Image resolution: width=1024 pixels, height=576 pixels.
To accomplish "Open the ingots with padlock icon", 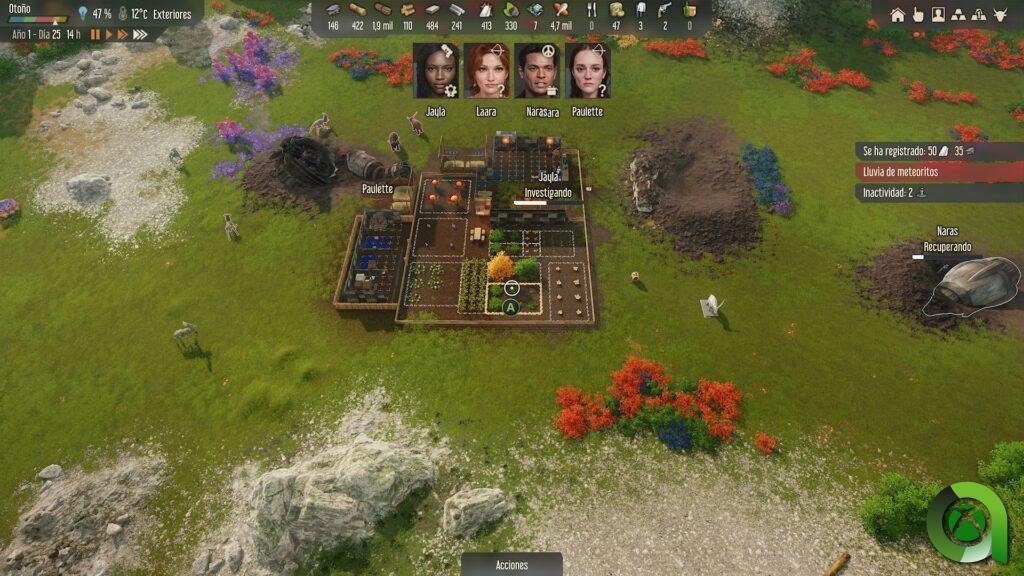I will tap(980, 15).
